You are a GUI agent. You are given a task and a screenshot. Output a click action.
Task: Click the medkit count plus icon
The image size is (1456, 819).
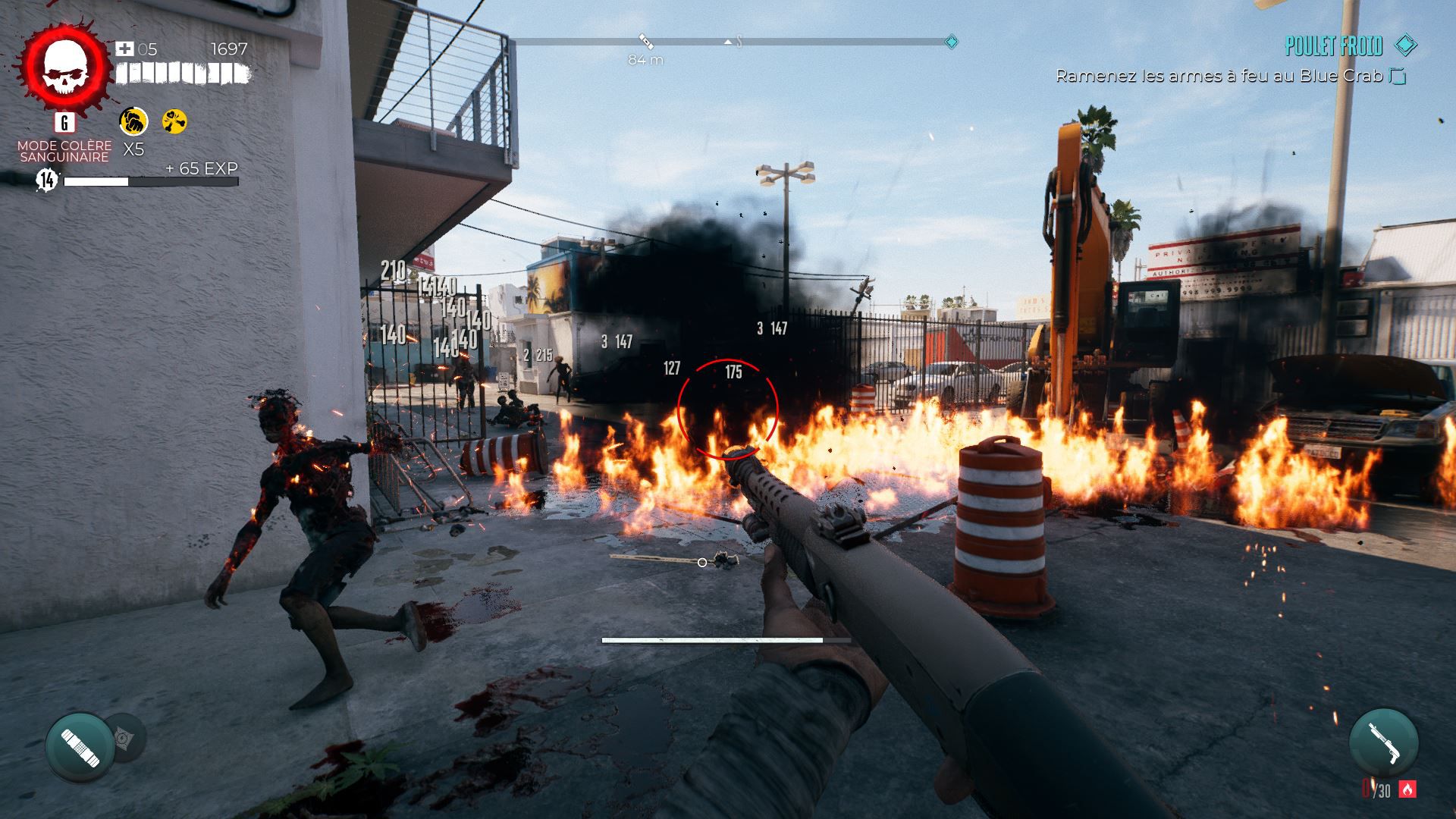coord(124,49)
